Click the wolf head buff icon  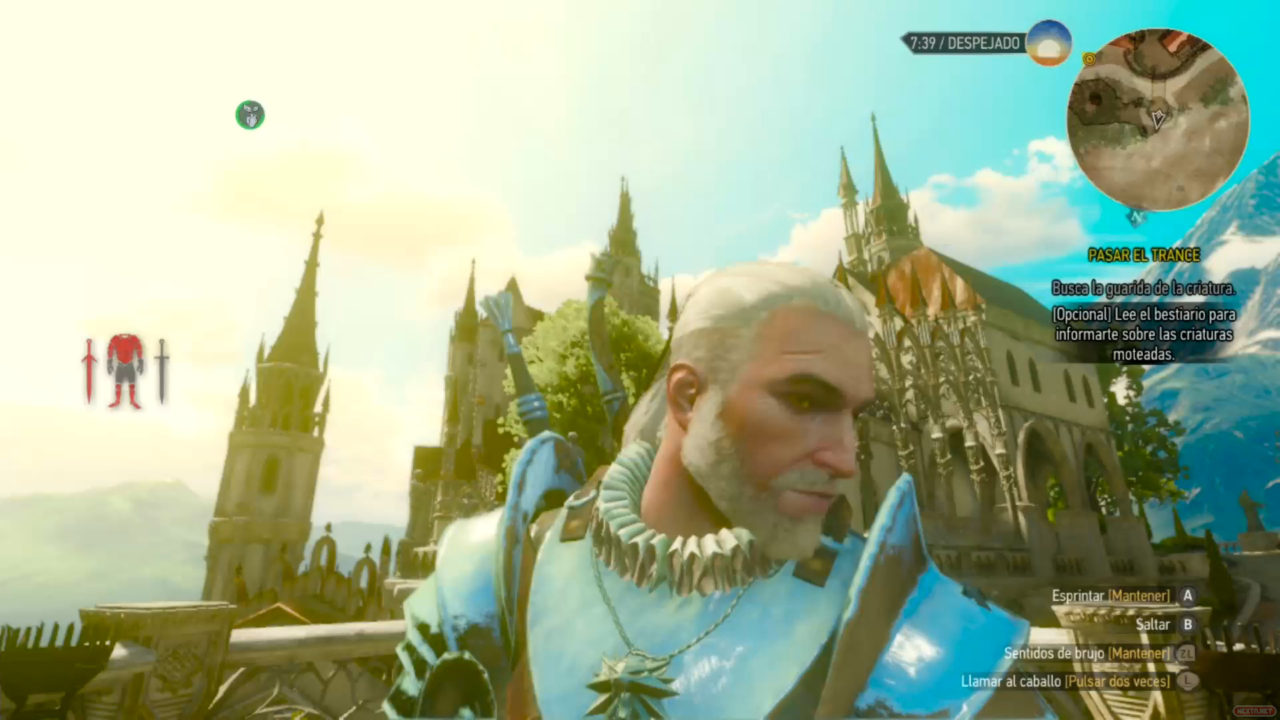coord(250,115)
